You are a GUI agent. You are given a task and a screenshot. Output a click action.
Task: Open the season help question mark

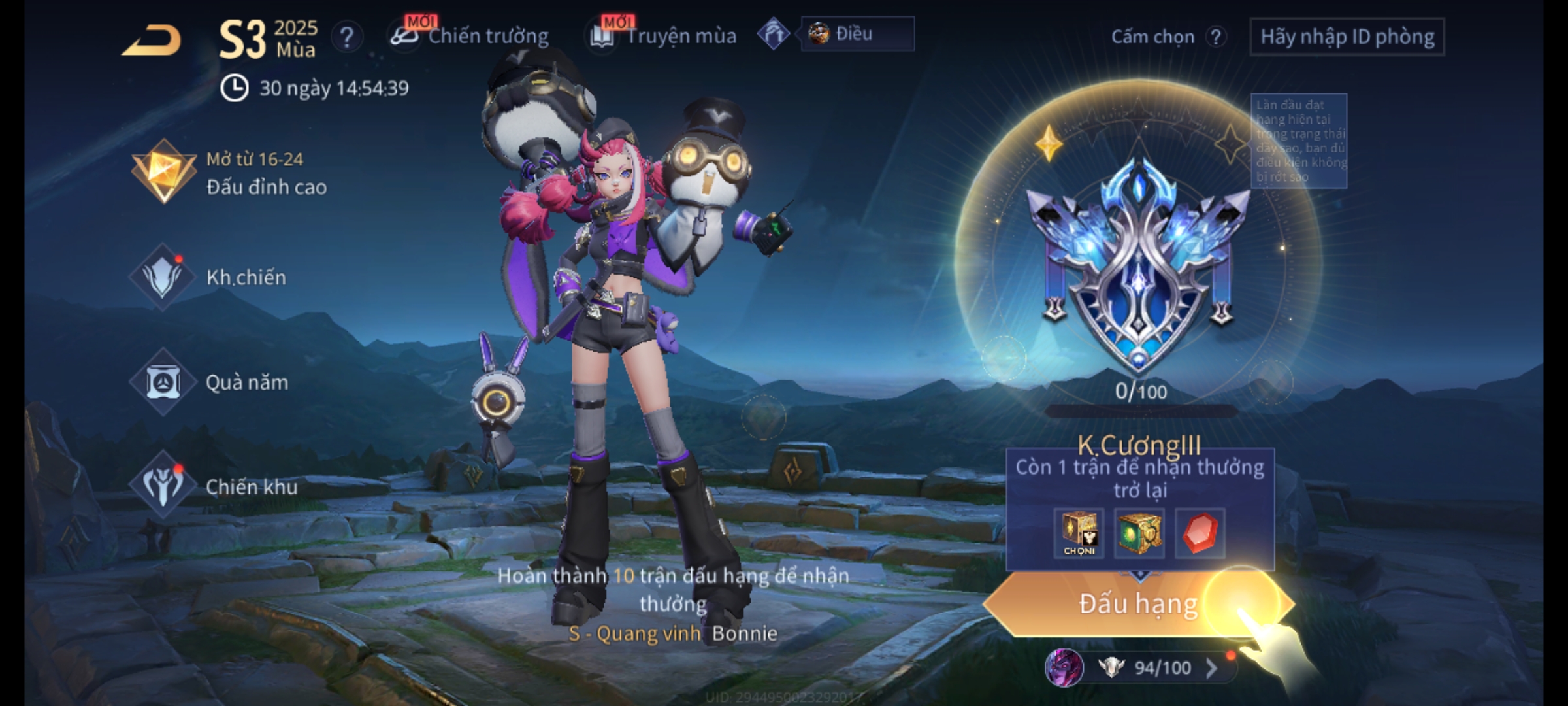(346, 37)
